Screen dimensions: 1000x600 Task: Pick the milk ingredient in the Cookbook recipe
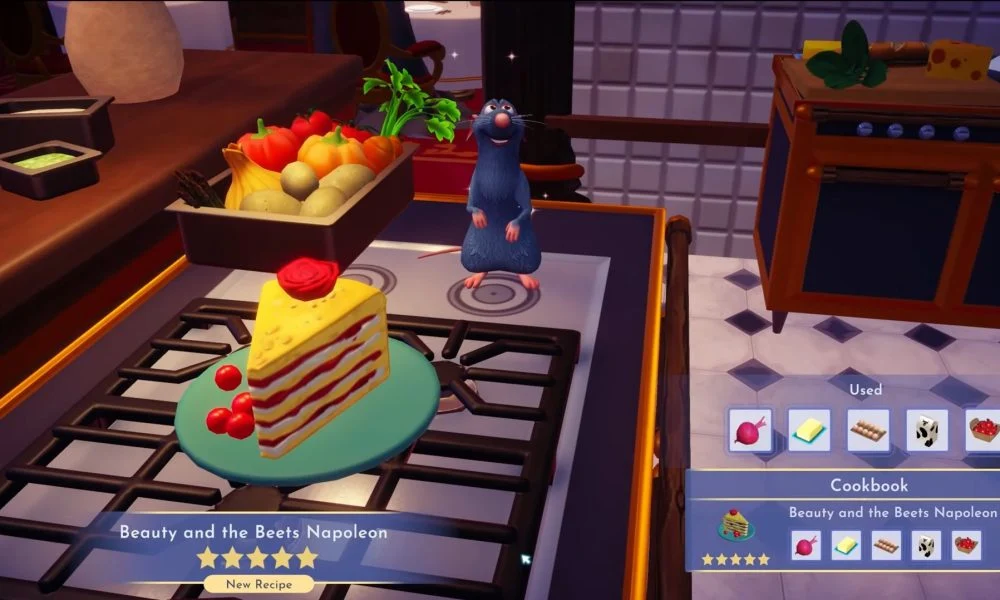(925, 545)
